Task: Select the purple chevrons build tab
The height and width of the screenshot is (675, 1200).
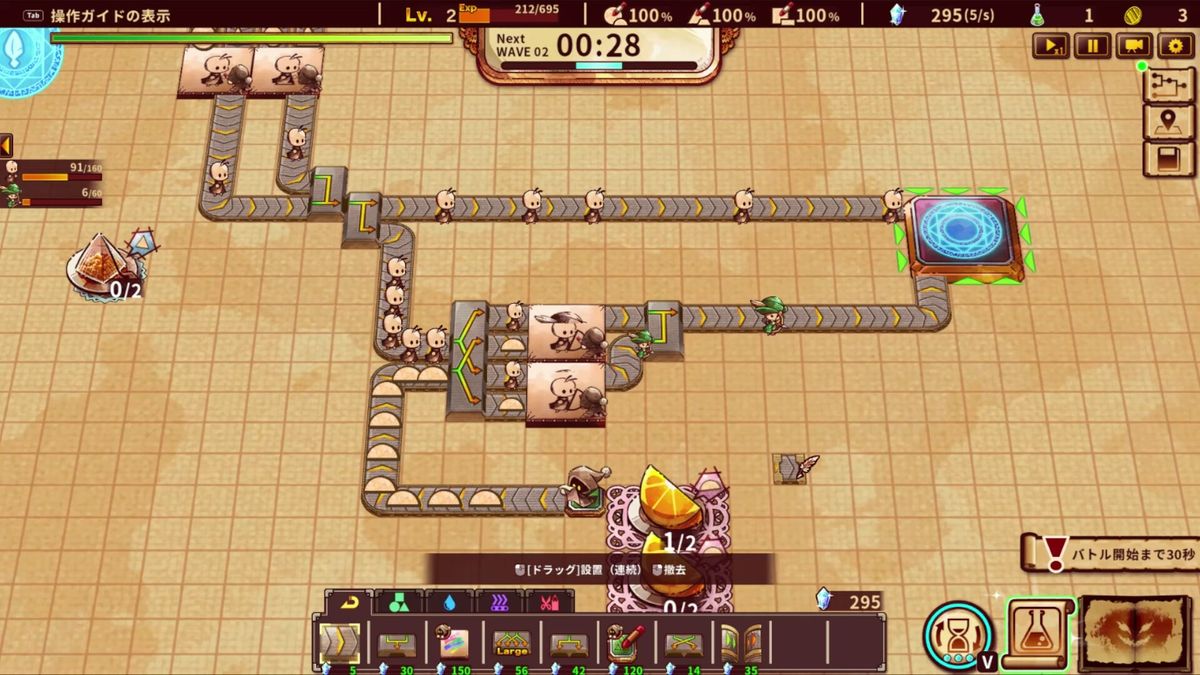Action: [498, 602]
